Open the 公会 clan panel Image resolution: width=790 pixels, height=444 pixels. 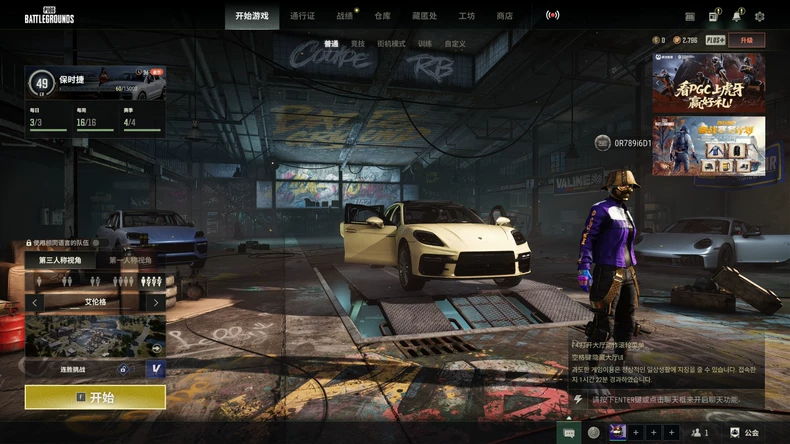point(746,433)
